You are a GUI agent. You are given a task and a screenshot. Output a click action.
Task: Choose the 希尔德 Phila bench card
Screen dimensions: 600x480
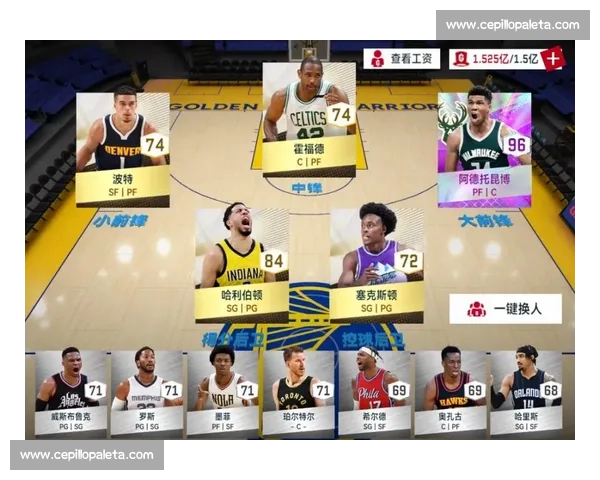(x=374, y=392)
